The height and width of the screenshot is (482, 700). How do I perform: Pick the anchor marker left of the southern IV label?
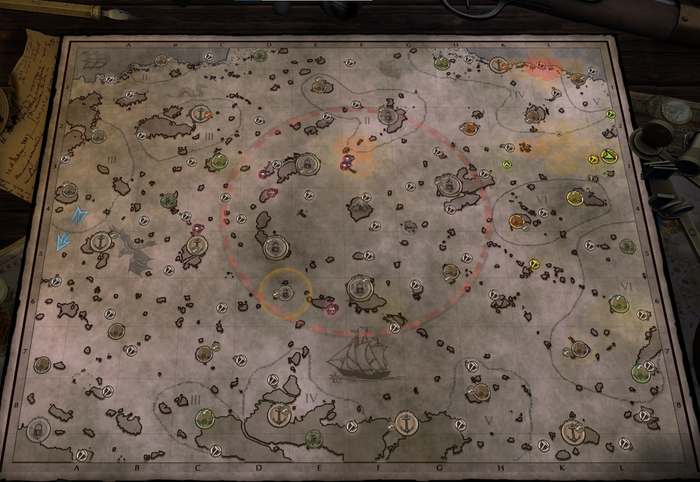pos(279,413)
